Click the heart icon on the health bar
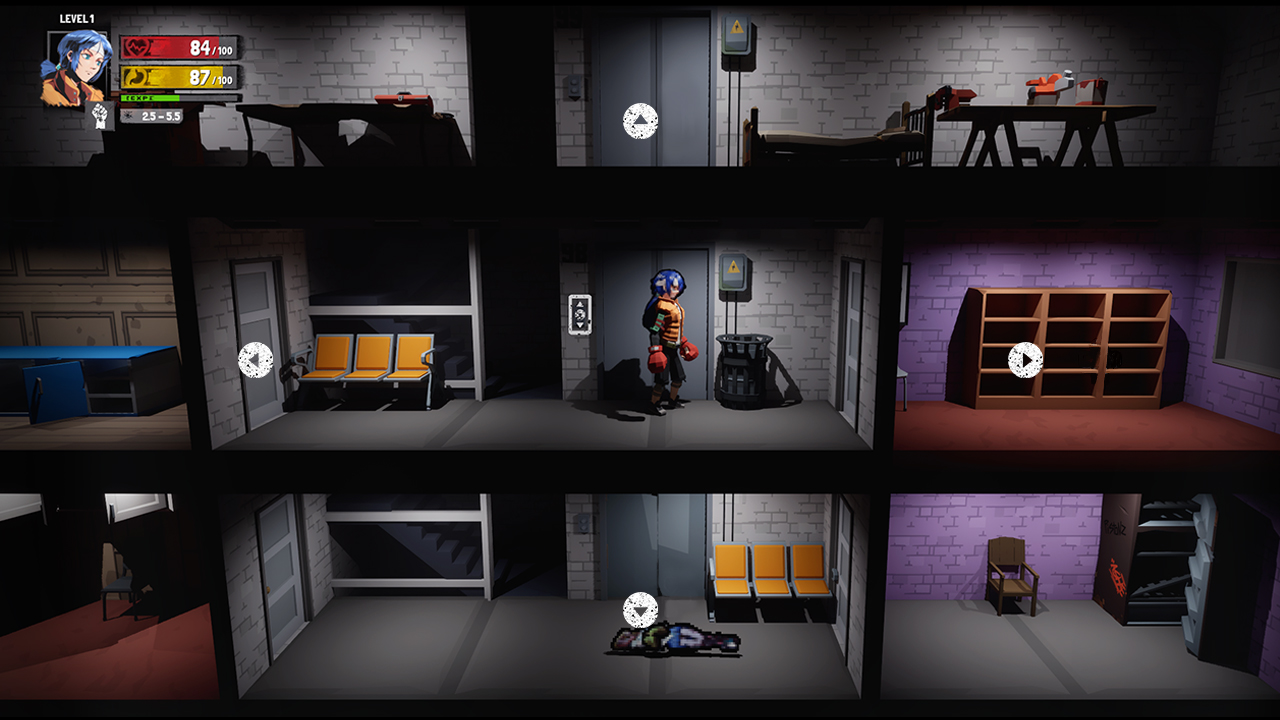This screenshot has width=1280, height=720. [x=137, y=46]
